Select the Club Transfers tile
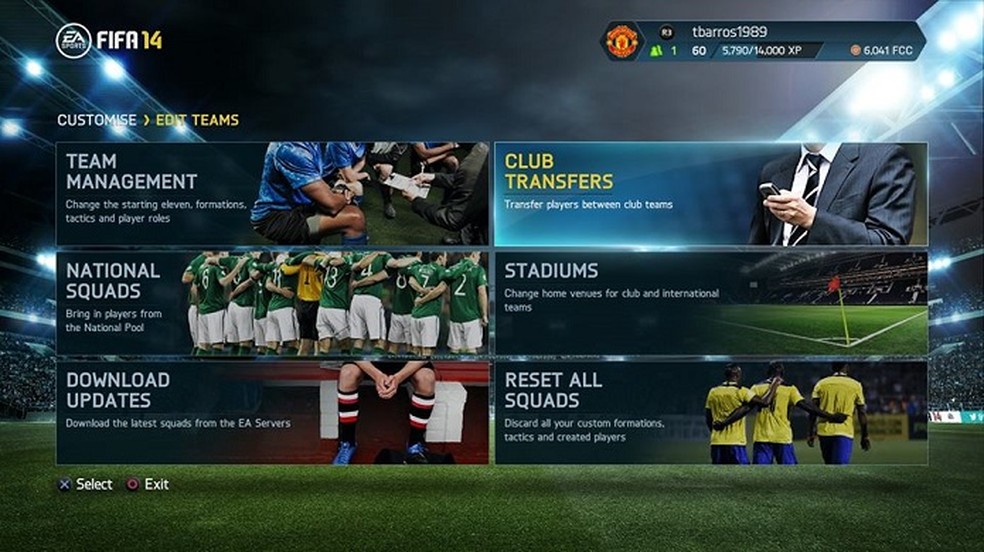This screenshot has width=984, height=552. coord(710,194)
